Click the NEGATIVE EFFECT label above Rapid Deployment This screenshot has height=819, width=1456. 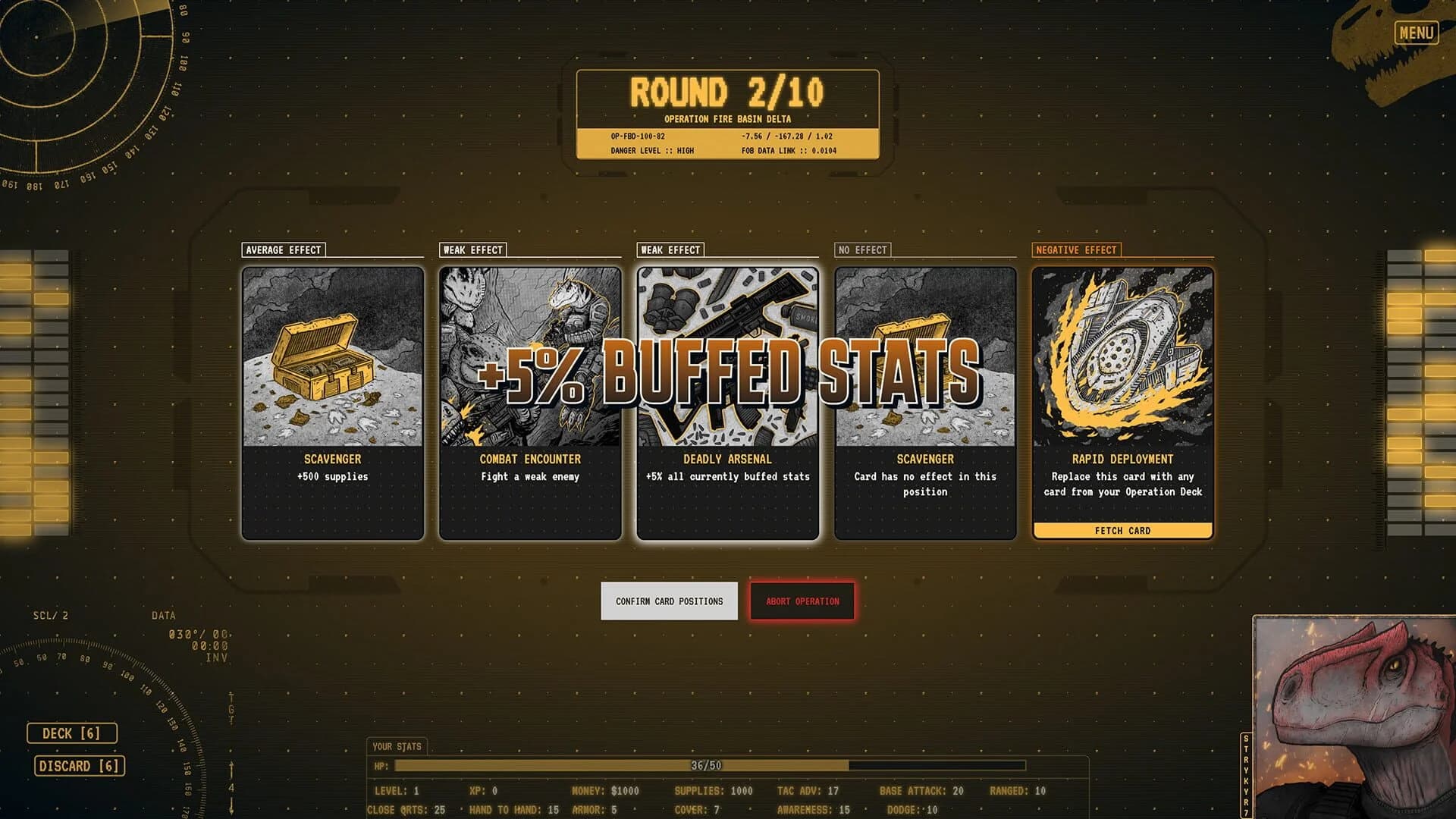(x=1076, y=249)
